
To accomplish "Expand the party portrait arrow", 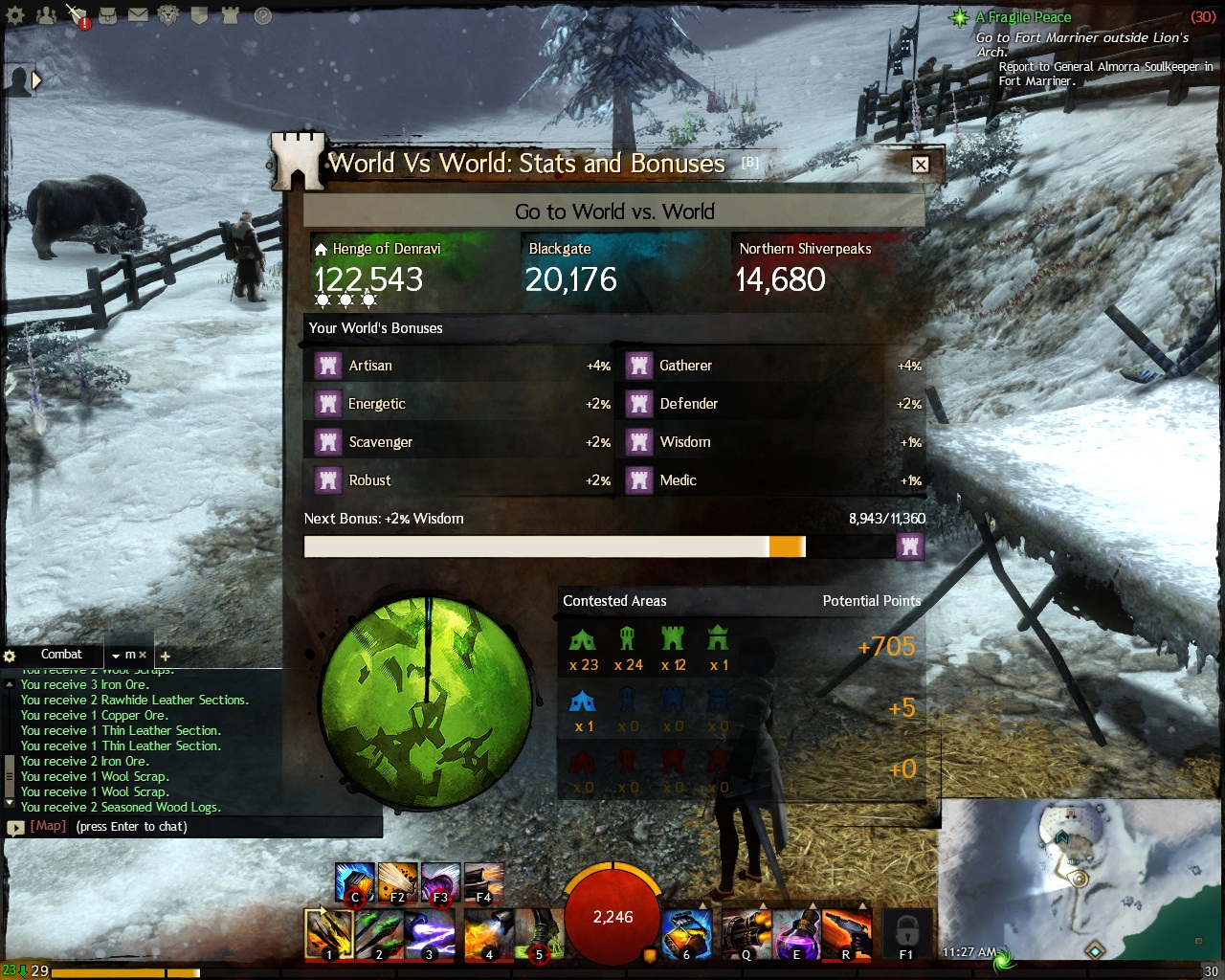I will tap(36, 81).
